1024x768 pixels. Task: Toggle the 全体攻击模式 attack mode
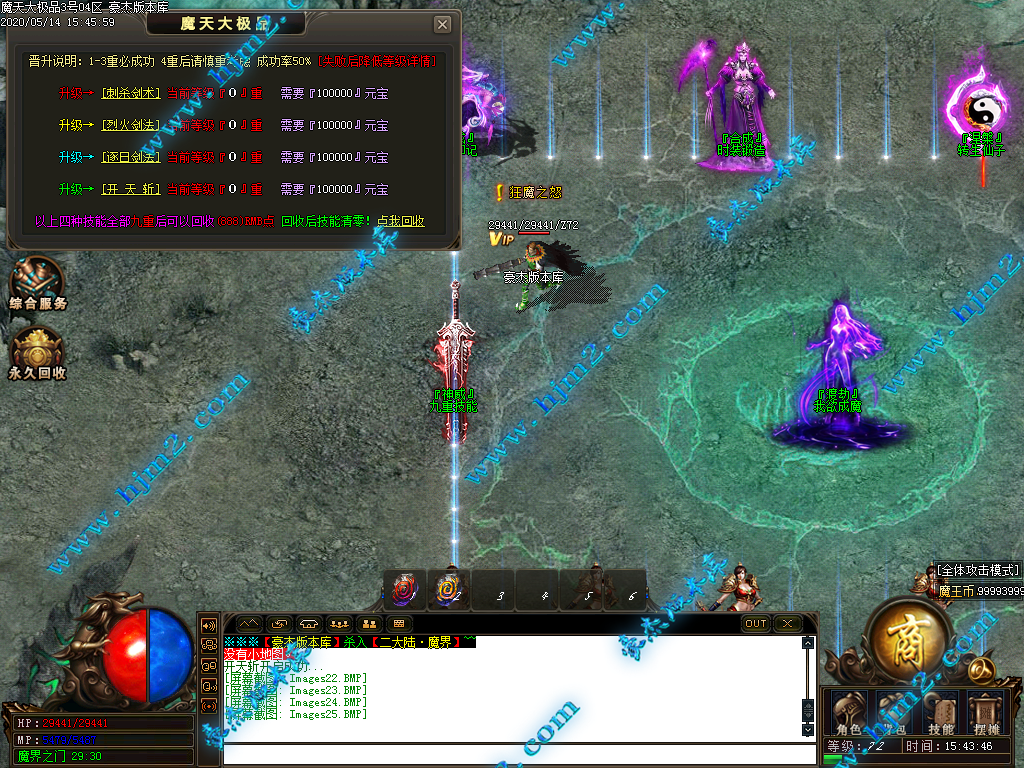(x=978, y=570)
